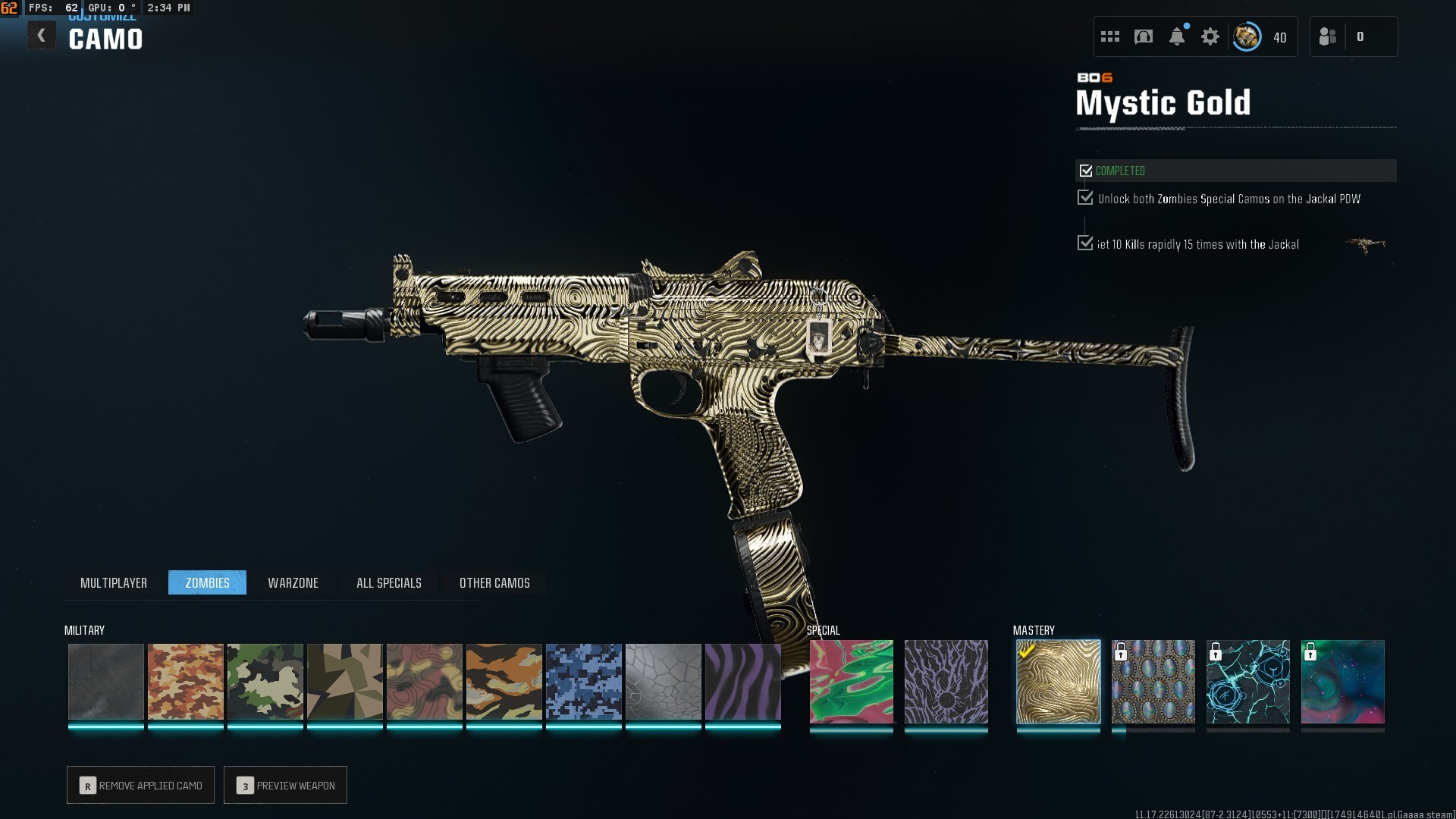
Task: Open Preview Weapon view
Action: pyautogui.click(x=285, y=785)
